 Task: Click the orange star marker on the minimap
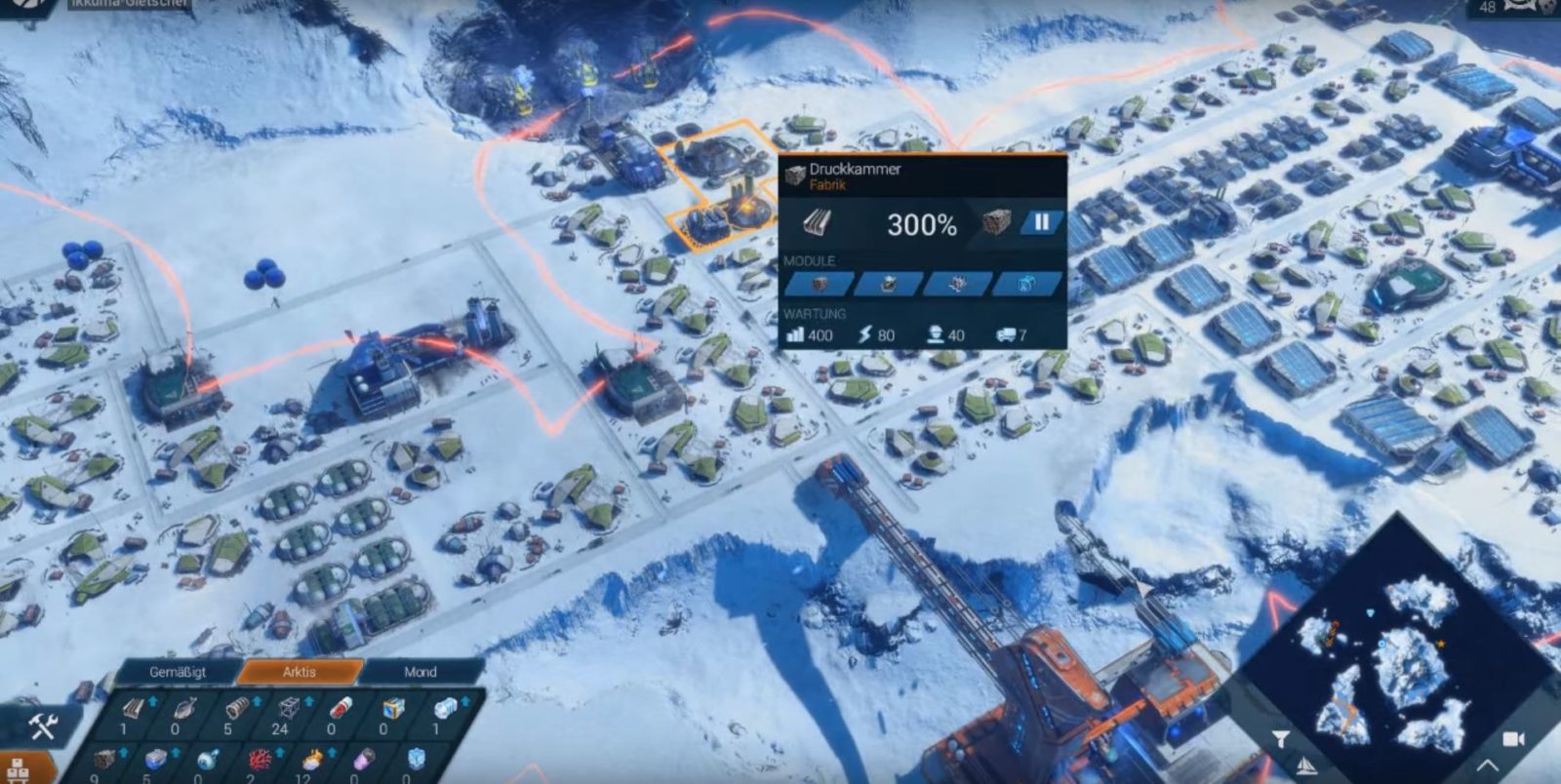click(1441, 643)
